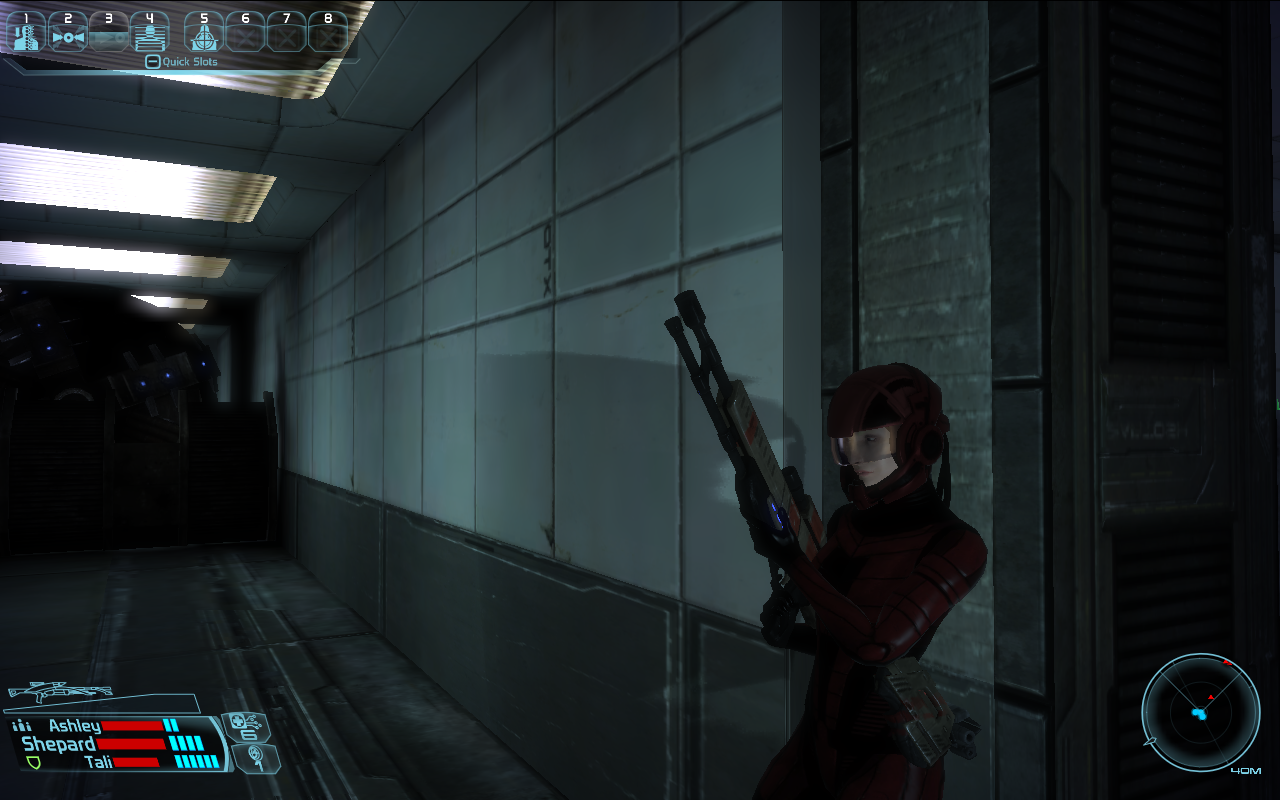
Task: Click the equipped weapon outline icon
Action: (x=60, y=691)
